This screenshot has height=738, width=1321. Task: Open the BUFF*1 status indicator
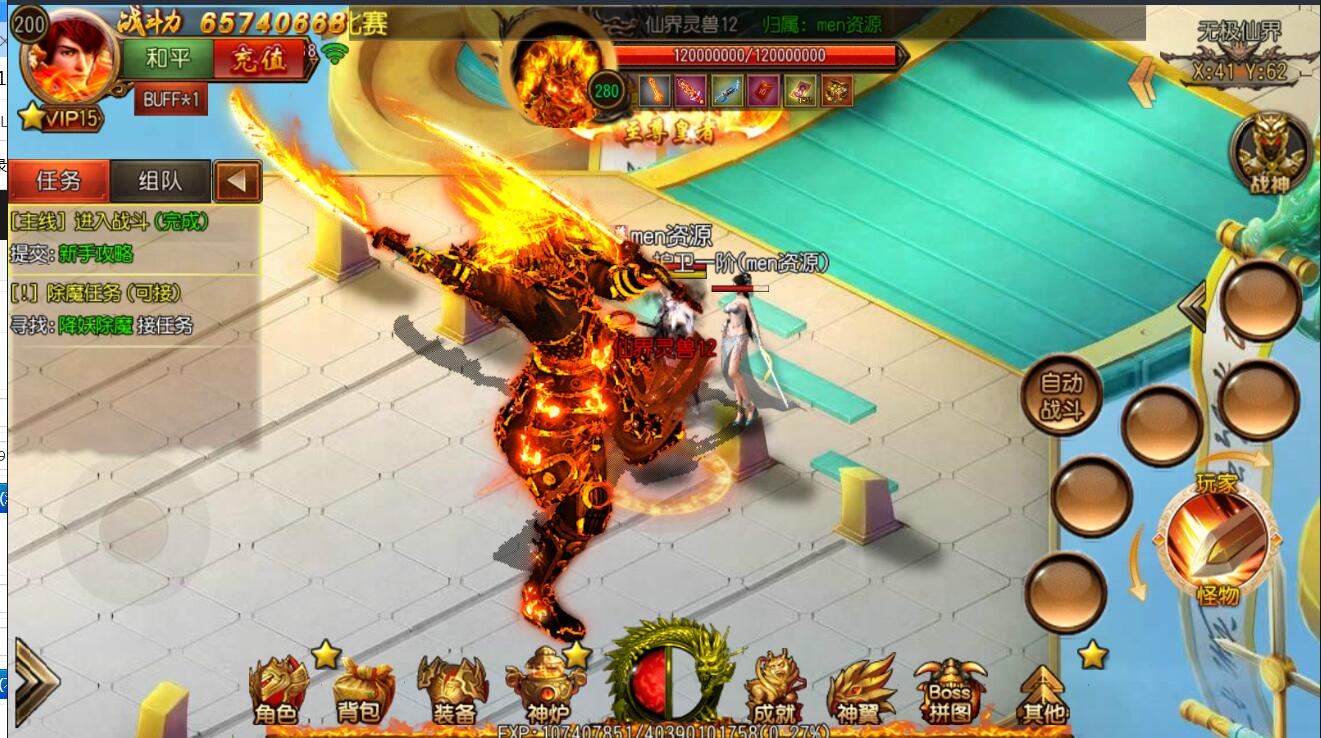click(x=171, y=100)
